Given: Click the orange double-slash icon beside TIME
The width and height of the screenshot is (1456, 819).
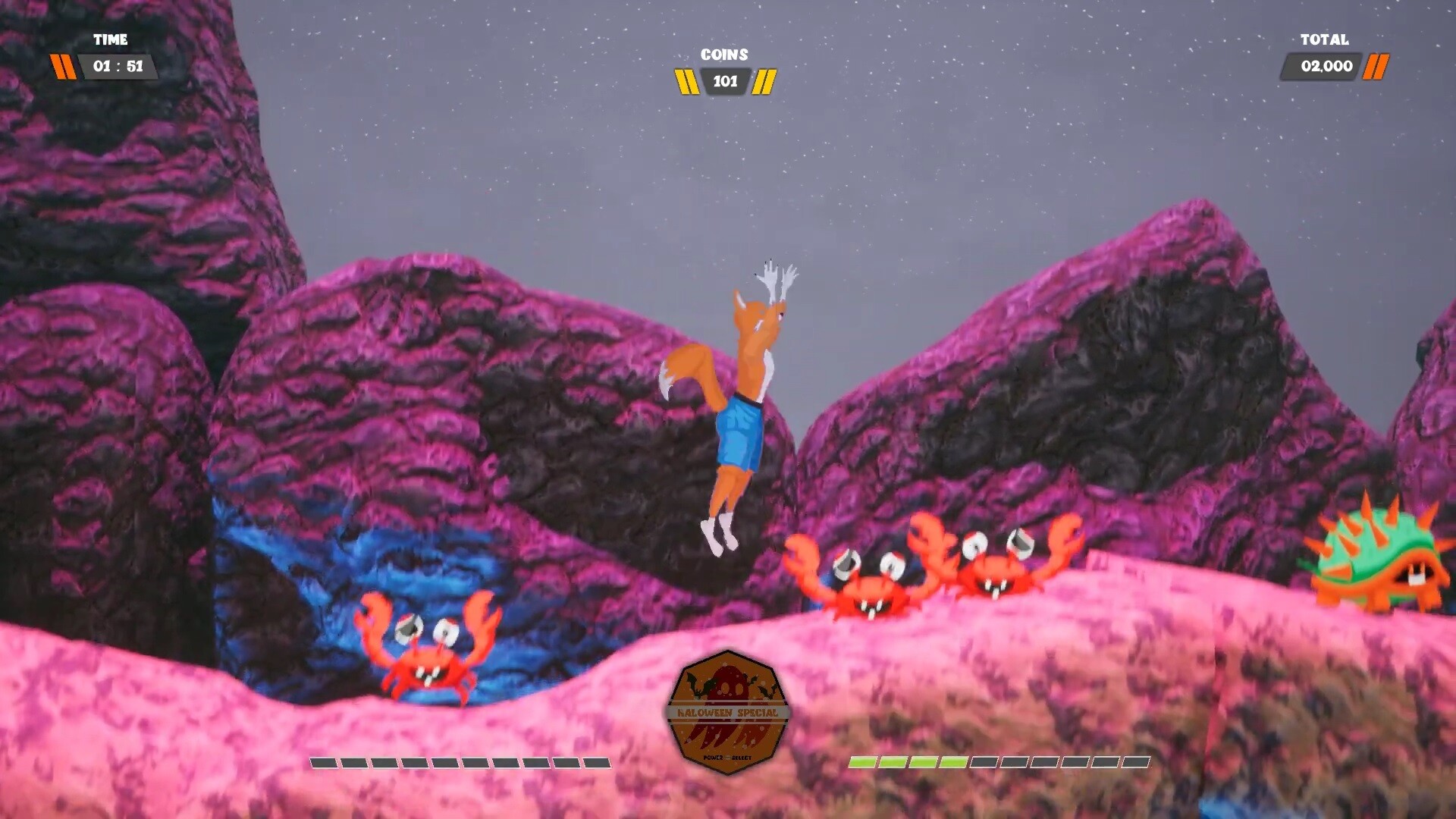Looking at the screenshot, I should coord(64,67).
